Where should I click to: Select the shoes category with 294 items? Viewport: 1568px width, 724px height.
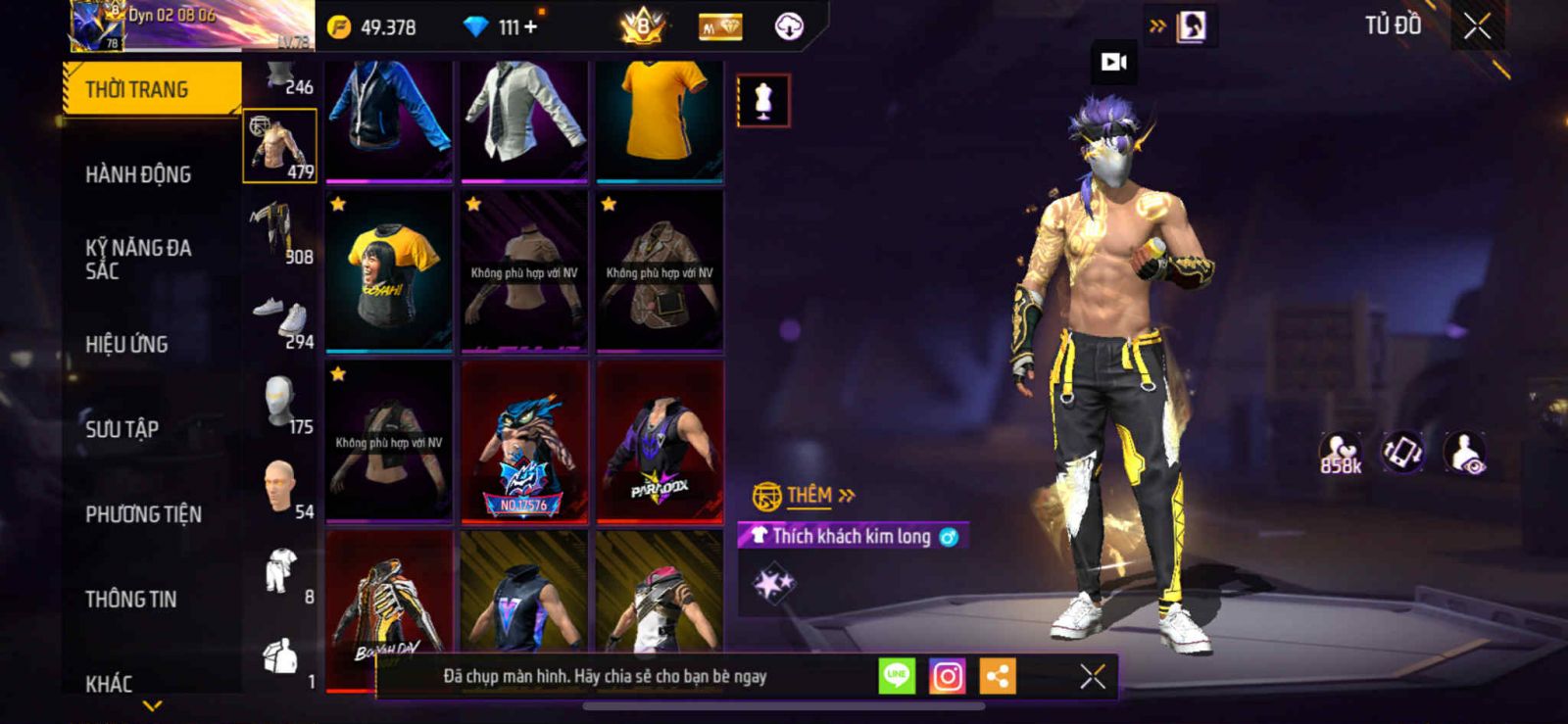pyautogui.click(x=281, y=322)
